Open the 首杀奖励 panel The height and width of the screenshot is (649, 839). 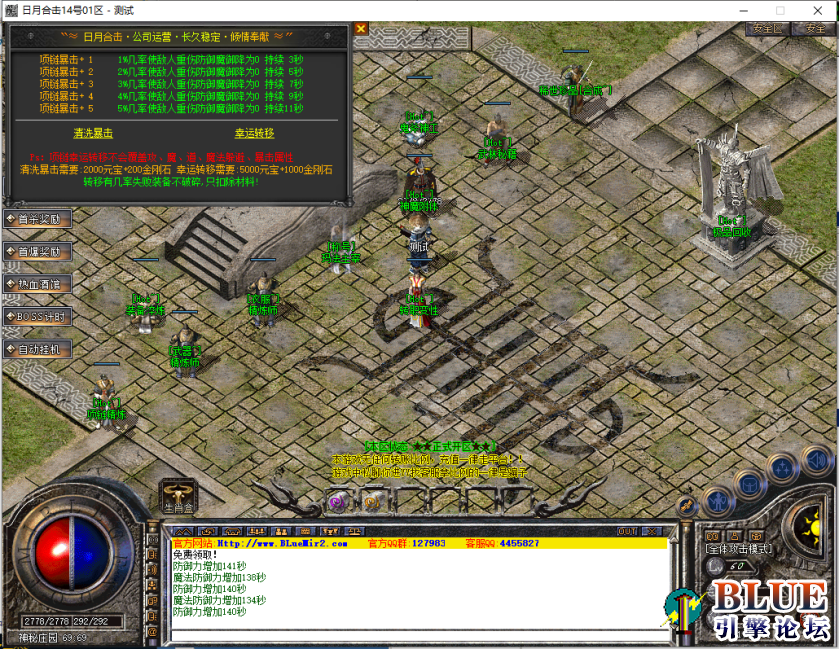[x=38, y=219]
